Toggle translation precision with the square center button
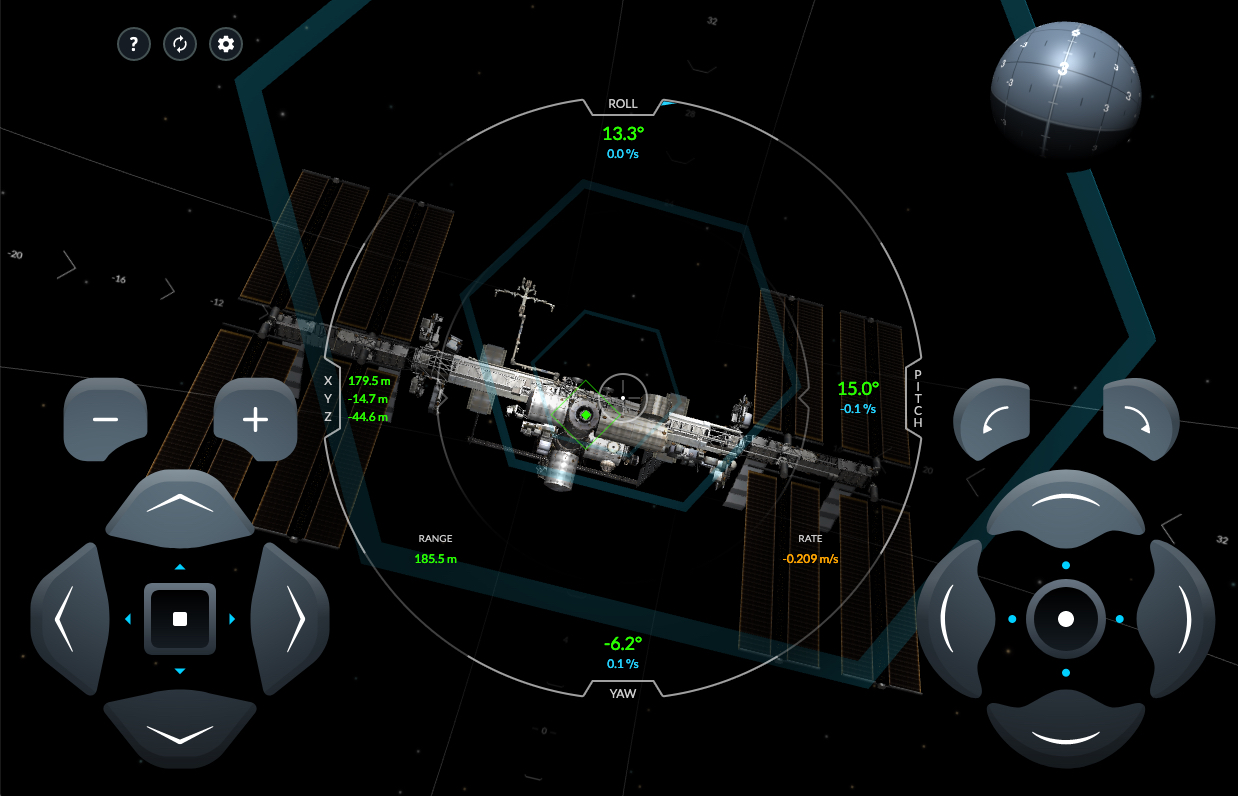Viewport: 1238px width, 796px height. [180, 619]
